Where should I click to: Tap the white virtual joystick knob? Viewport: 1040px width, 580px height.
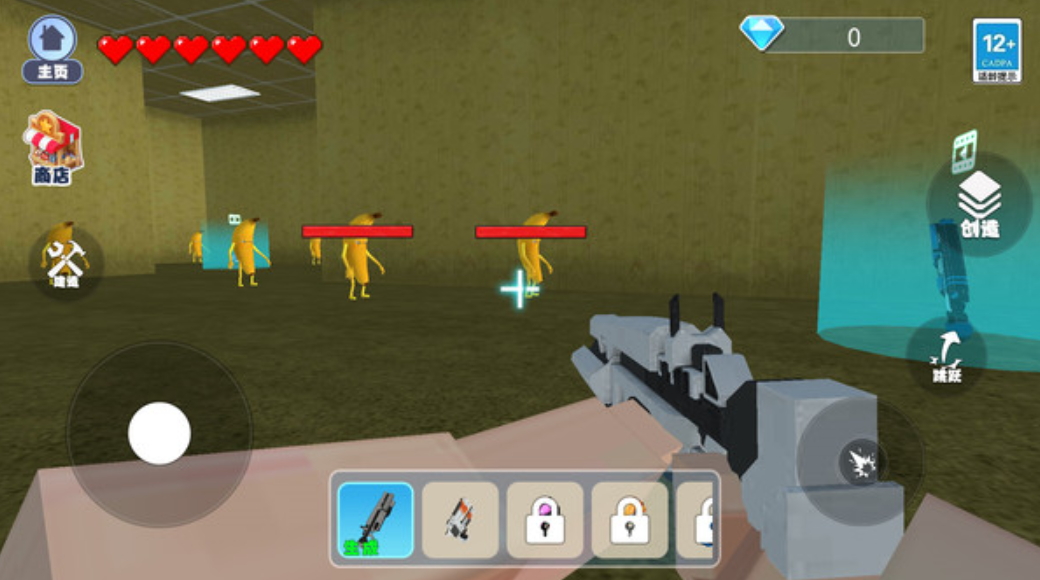[159, 433]
